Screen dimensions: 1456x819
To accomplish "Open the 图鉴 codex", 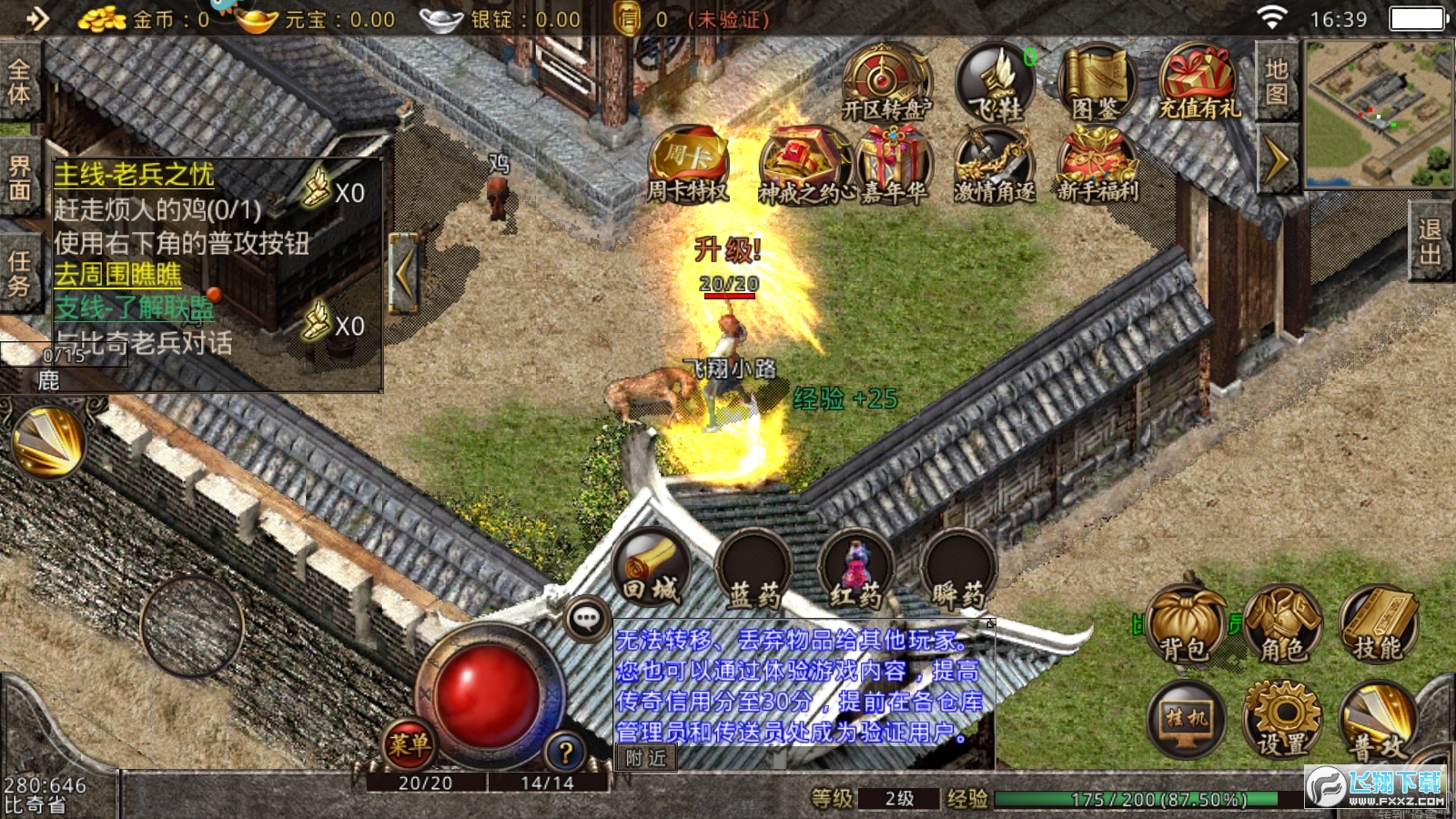I will [1097, 84].
